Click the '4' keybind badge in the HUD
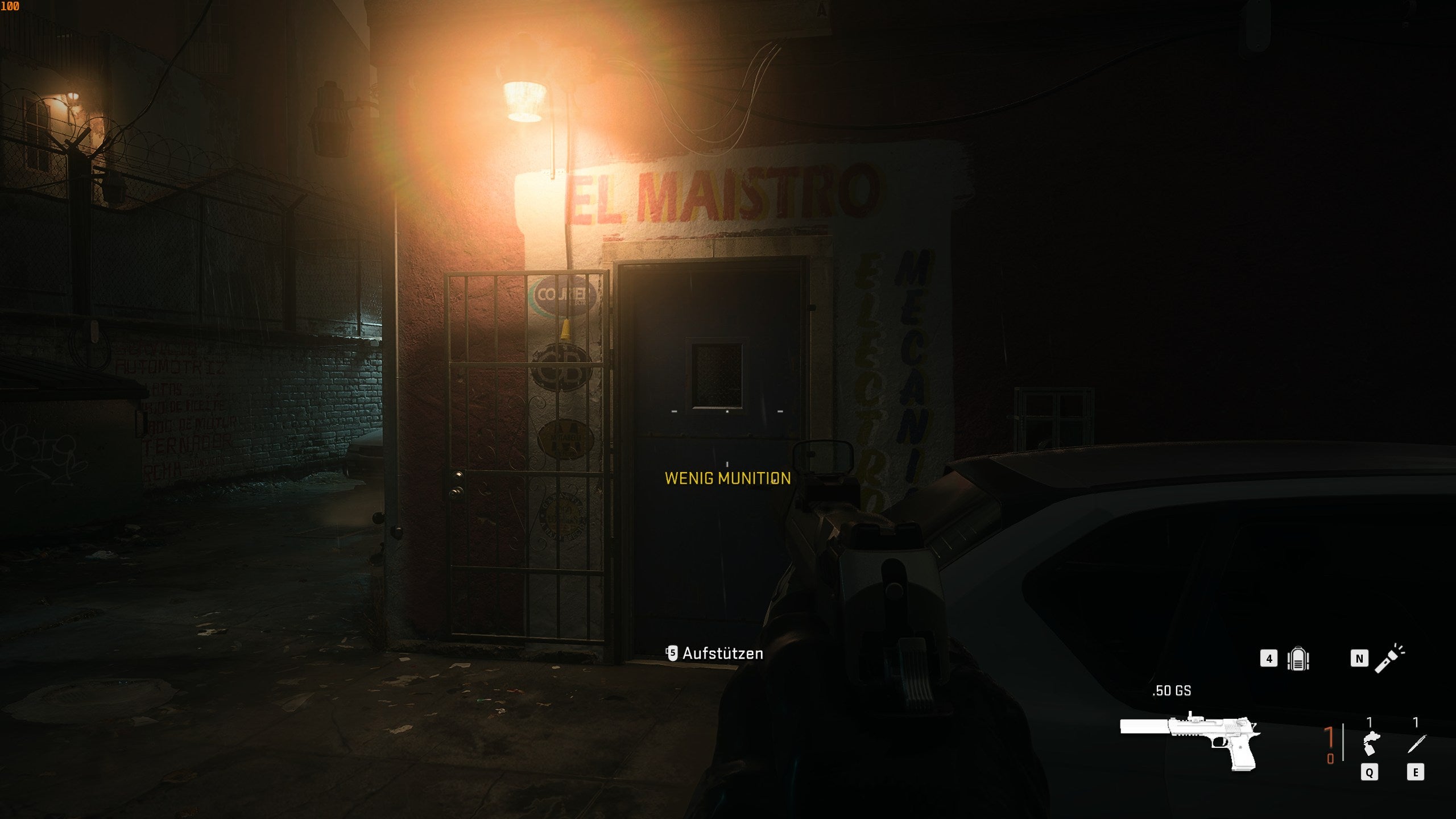Viewport: 1456px width, 819px height. click(x=1269, y=659)
